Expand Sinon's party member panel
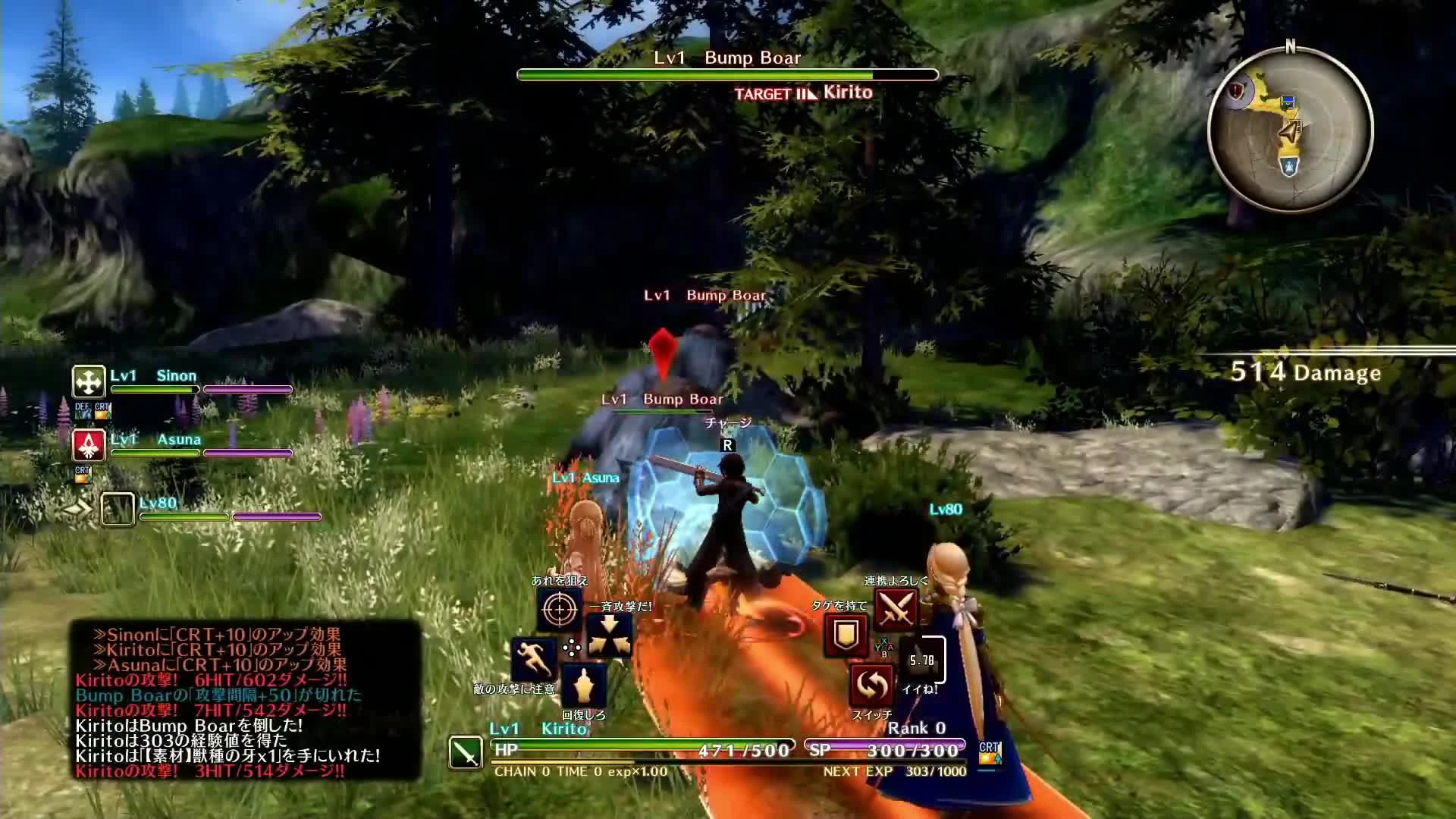1456x819 pixels. point(87,383)
